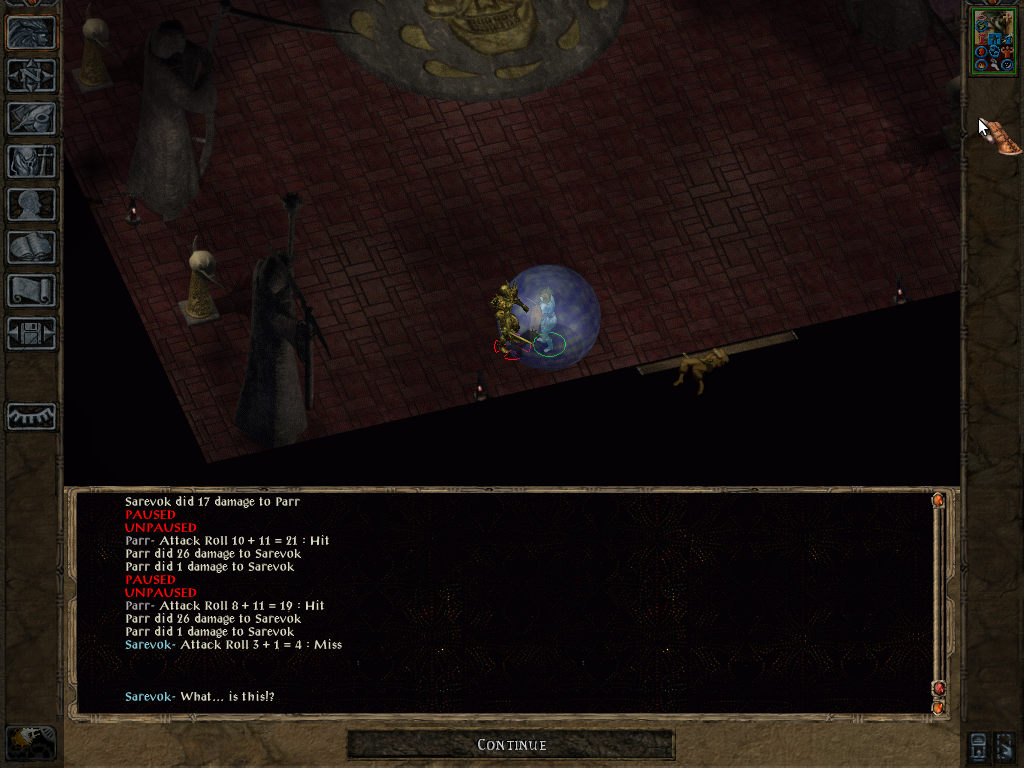
Task: Toggle the clock gear button at bottom left
Action: (x=31, y=743)
